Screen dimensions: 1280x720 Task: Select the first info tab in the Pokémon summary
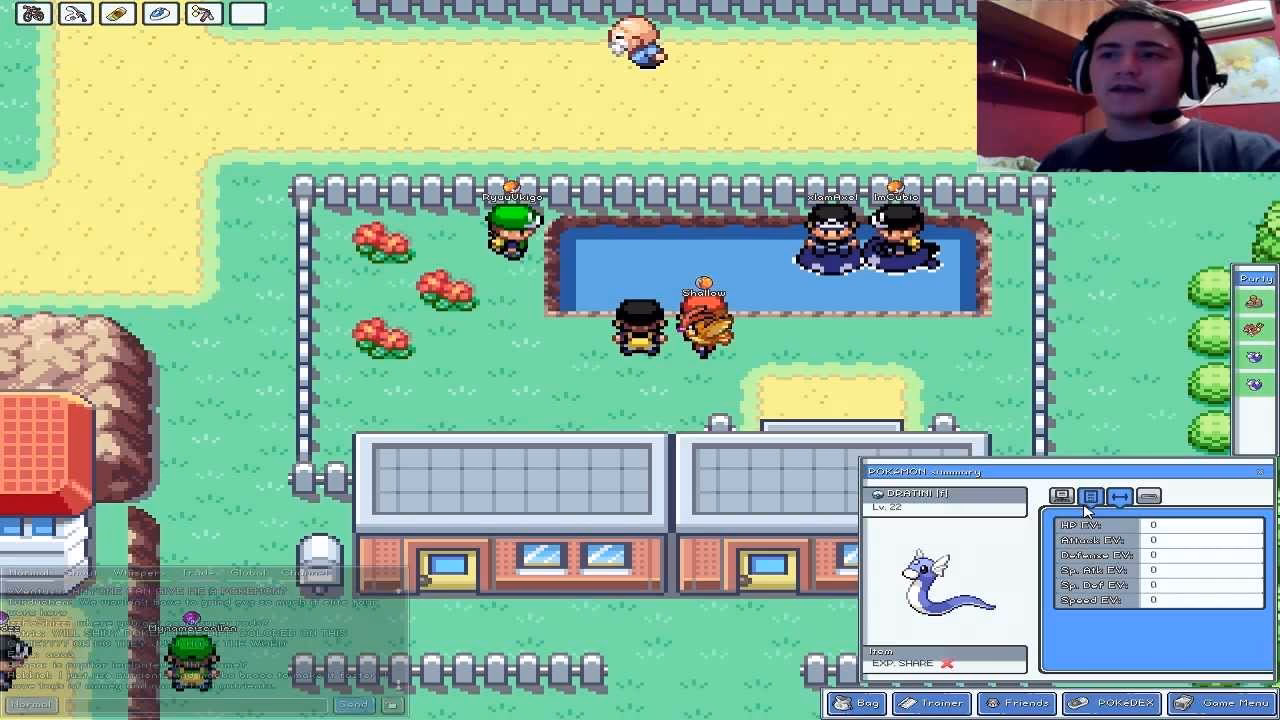(x=1062, y=496)
